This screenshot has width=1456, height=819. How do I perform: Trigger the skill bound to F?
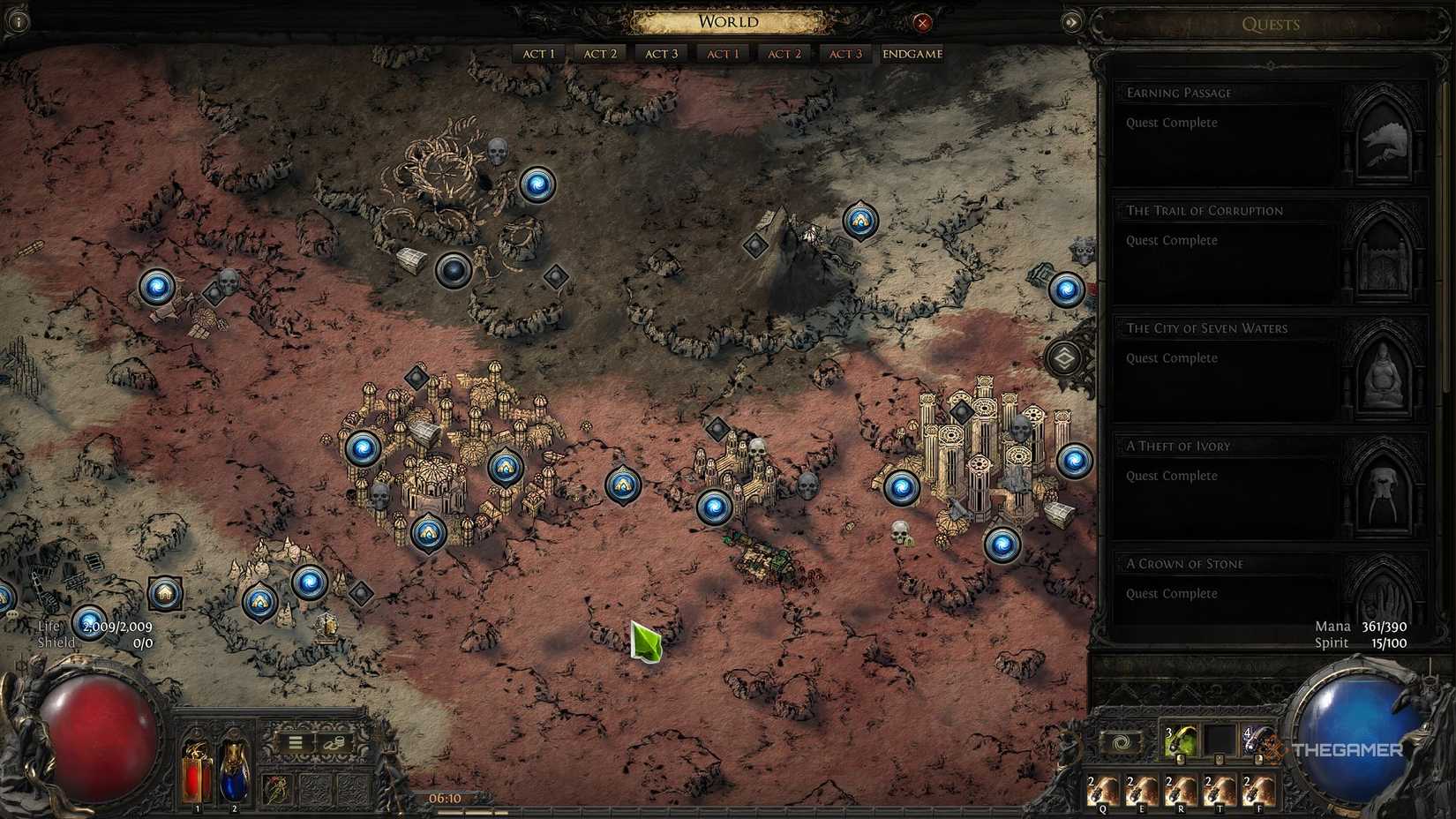[1257, 788]
